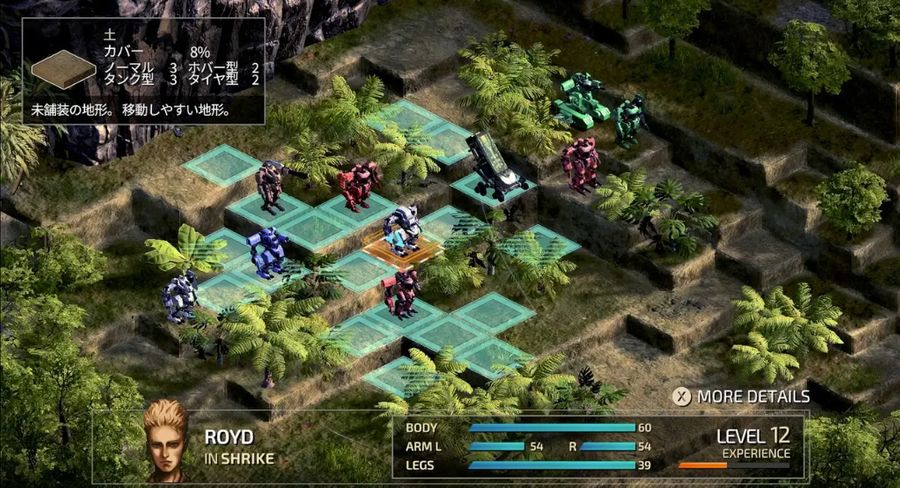The image size is (900, 488).
Task: Select the missile launcher vehicle's highlighted tile
Action: point(493,187)
